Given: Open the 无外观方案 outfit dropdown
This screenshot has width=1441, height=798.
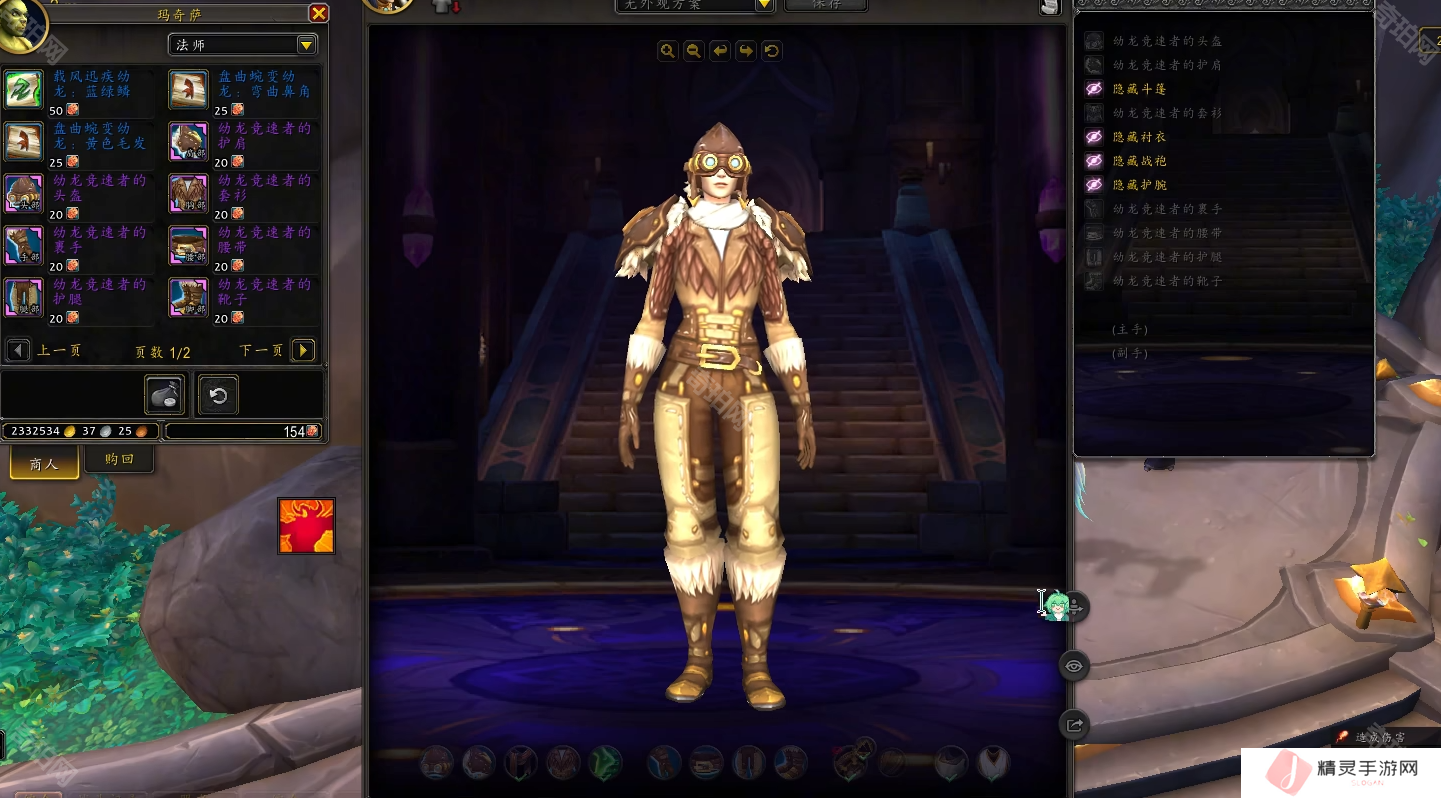Looking at the screenshot, I should (x=765, y=4).
